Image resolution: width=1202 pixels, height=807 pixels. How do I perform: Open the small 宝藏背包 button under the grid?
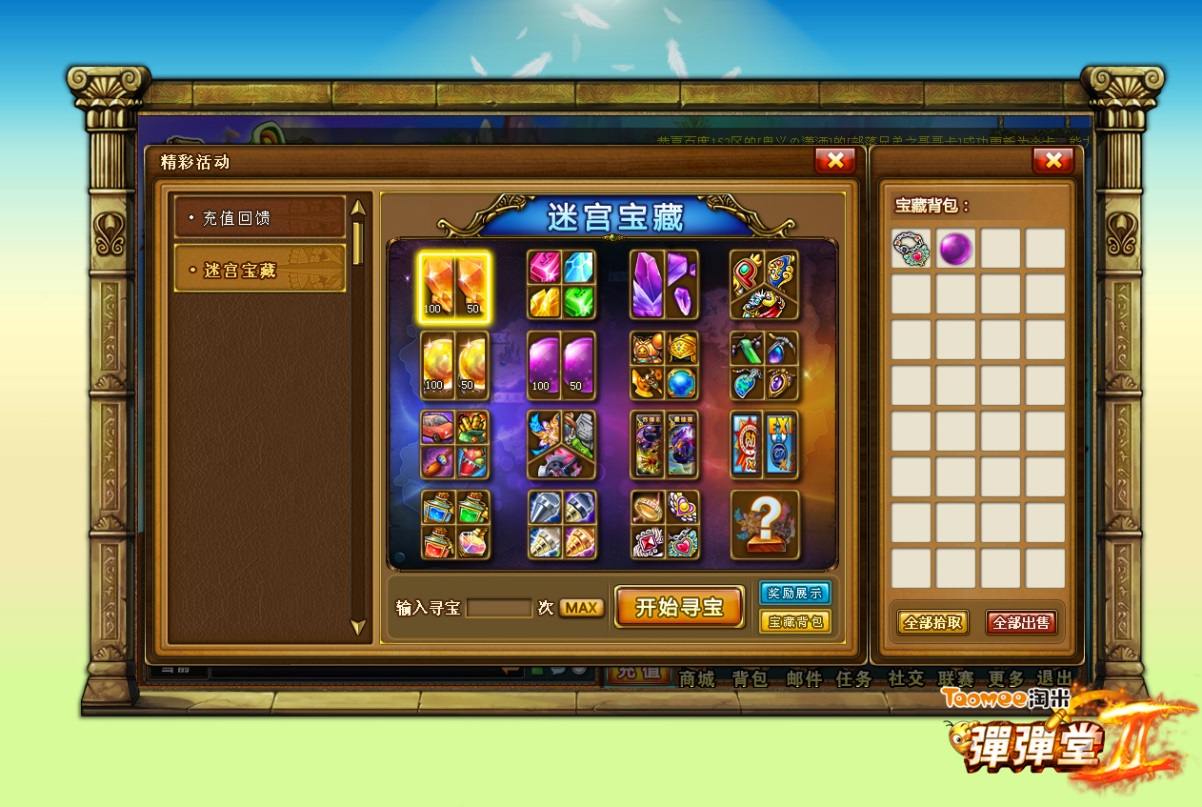(x=795, y=621)
